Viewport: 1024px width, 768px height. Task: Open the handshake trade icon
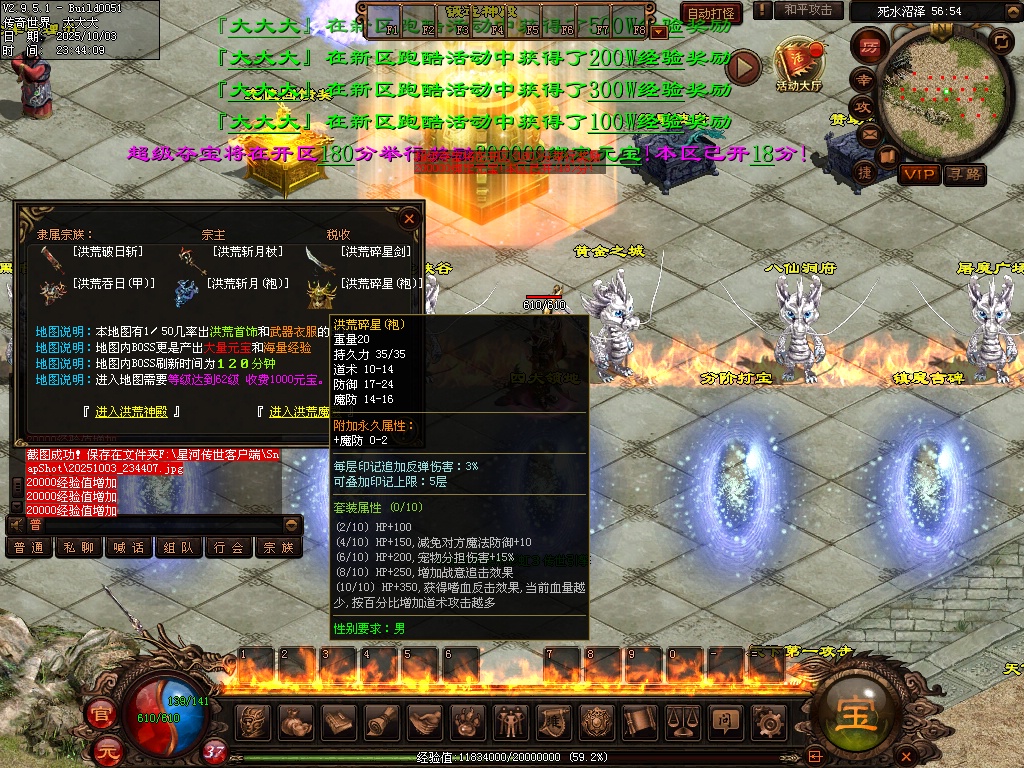tap(425, 721)
